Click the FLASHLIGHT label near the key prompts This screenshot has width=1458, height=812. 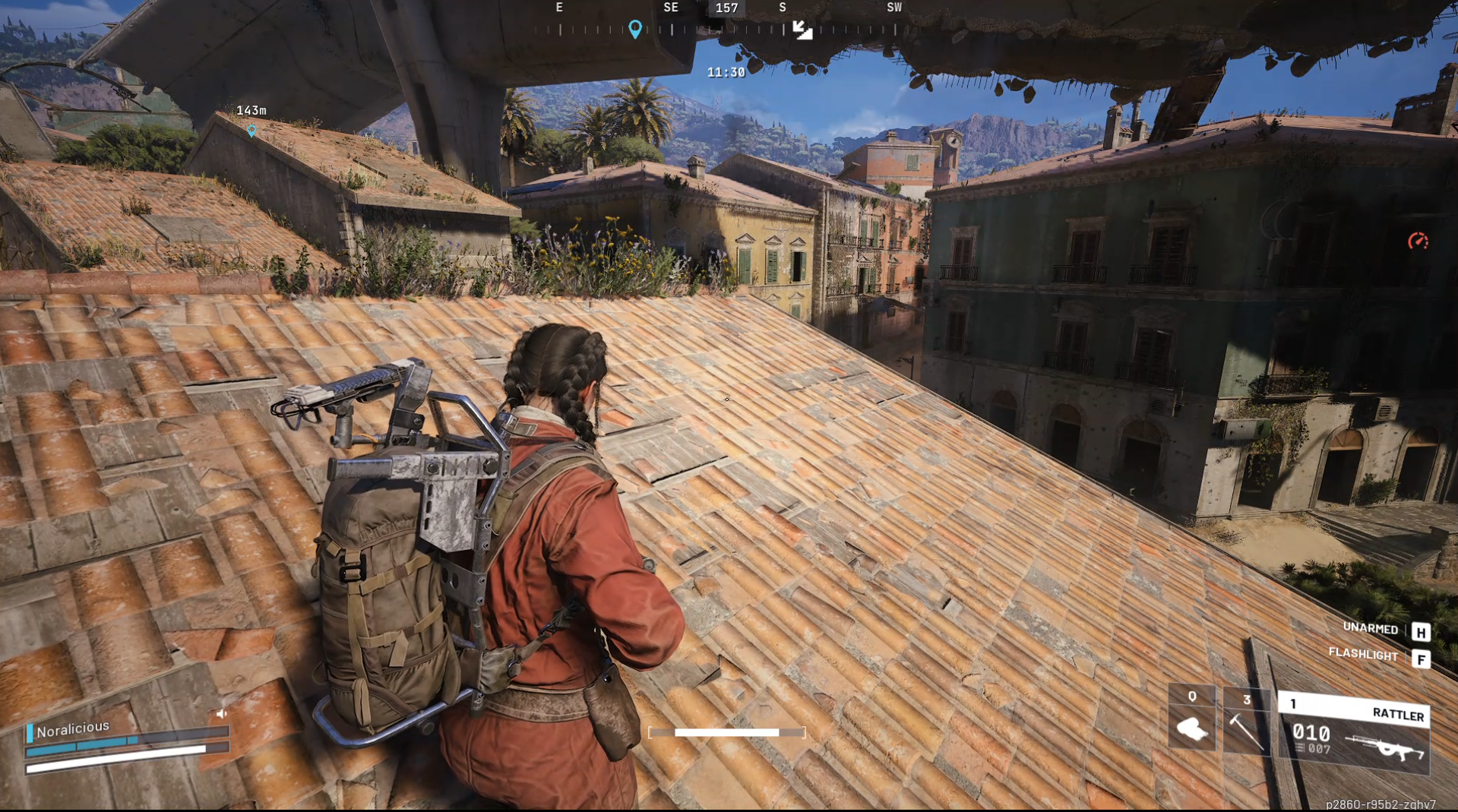click(x=1364, y=654)
